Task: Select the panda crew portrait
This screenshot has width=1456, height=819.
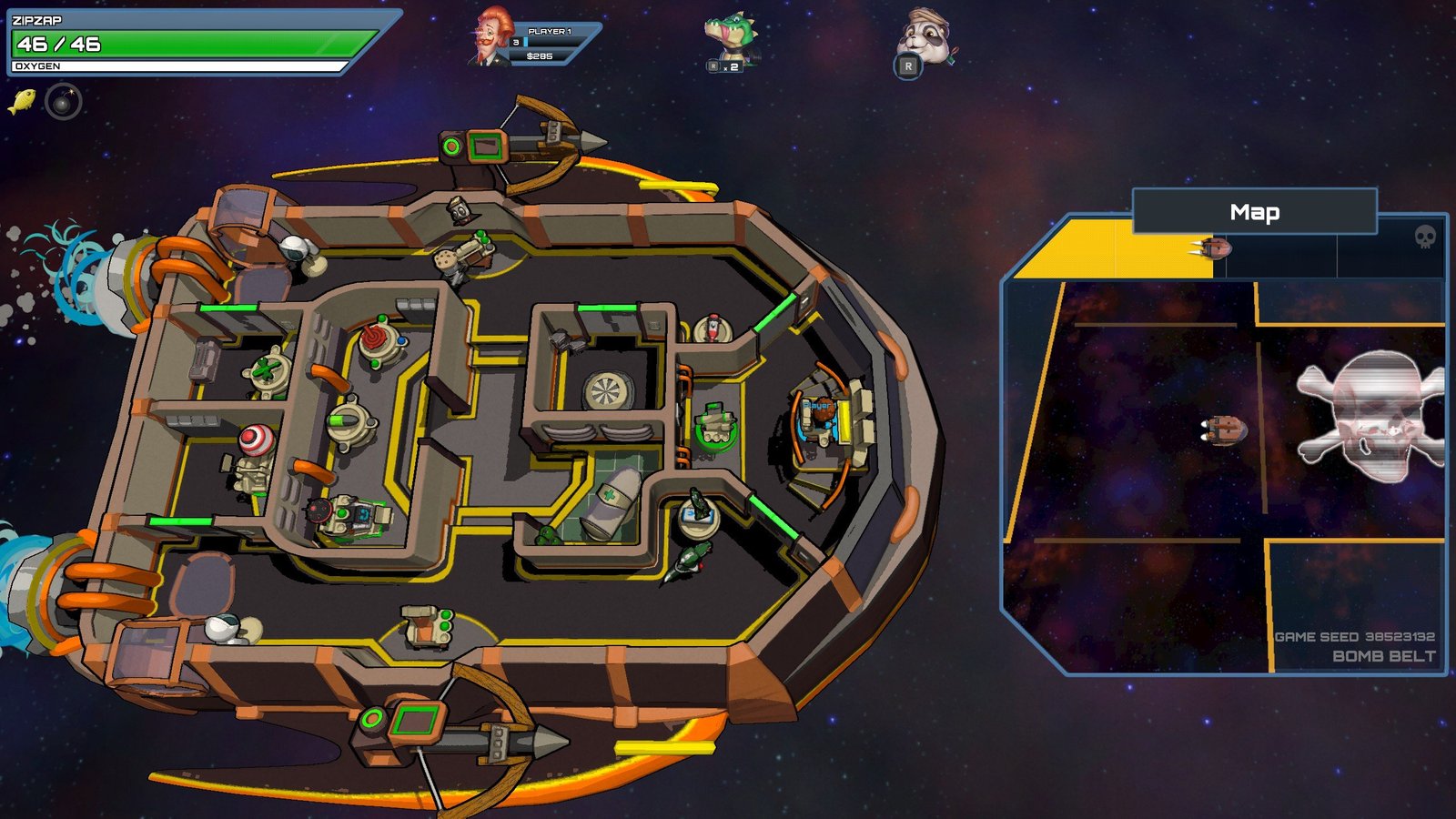Action: 925,38
